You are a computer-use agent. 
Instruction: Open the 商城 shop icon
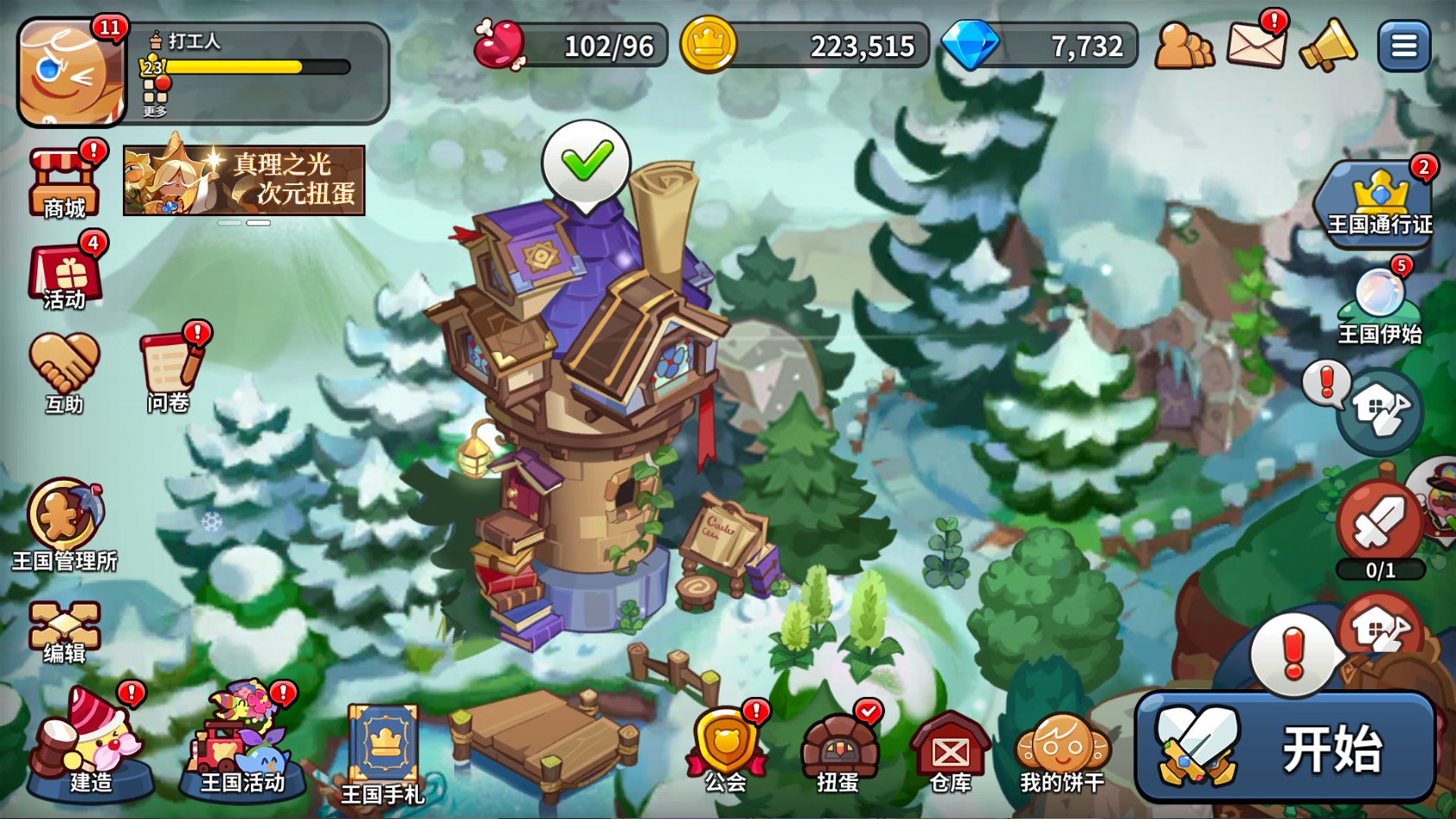tap(62, 182)
